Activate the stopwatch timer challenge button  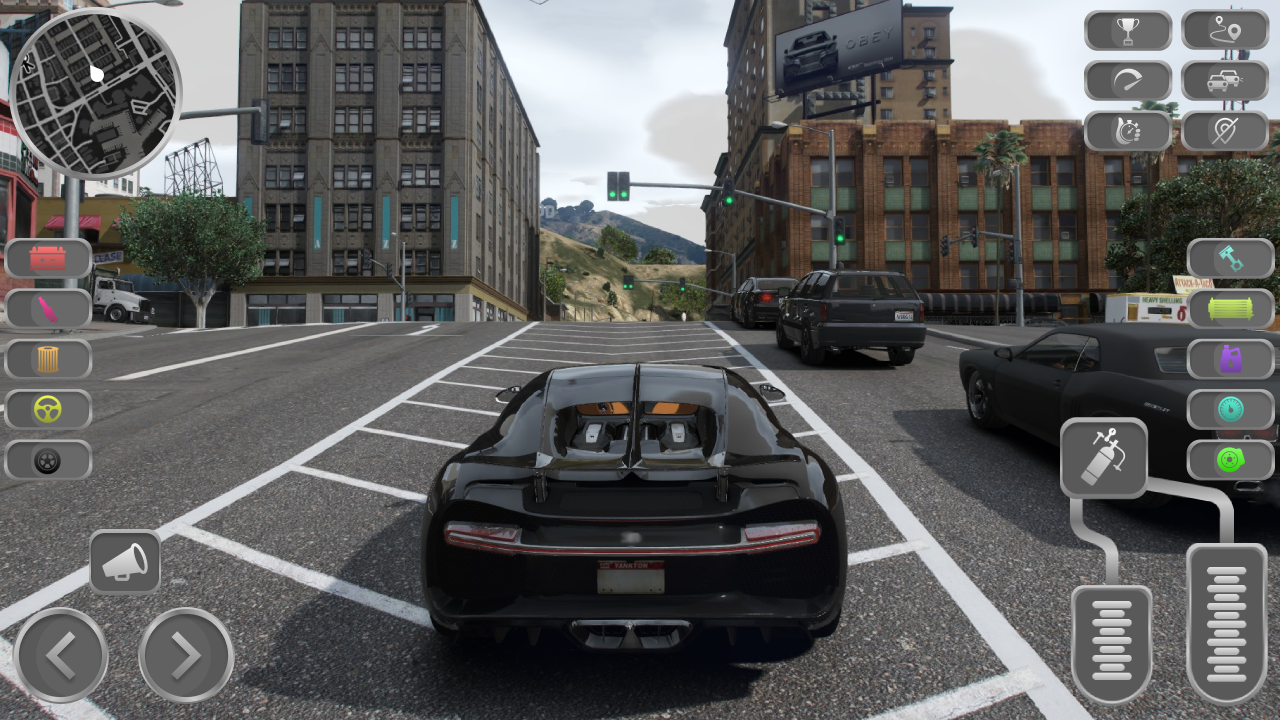point(1128,131)
